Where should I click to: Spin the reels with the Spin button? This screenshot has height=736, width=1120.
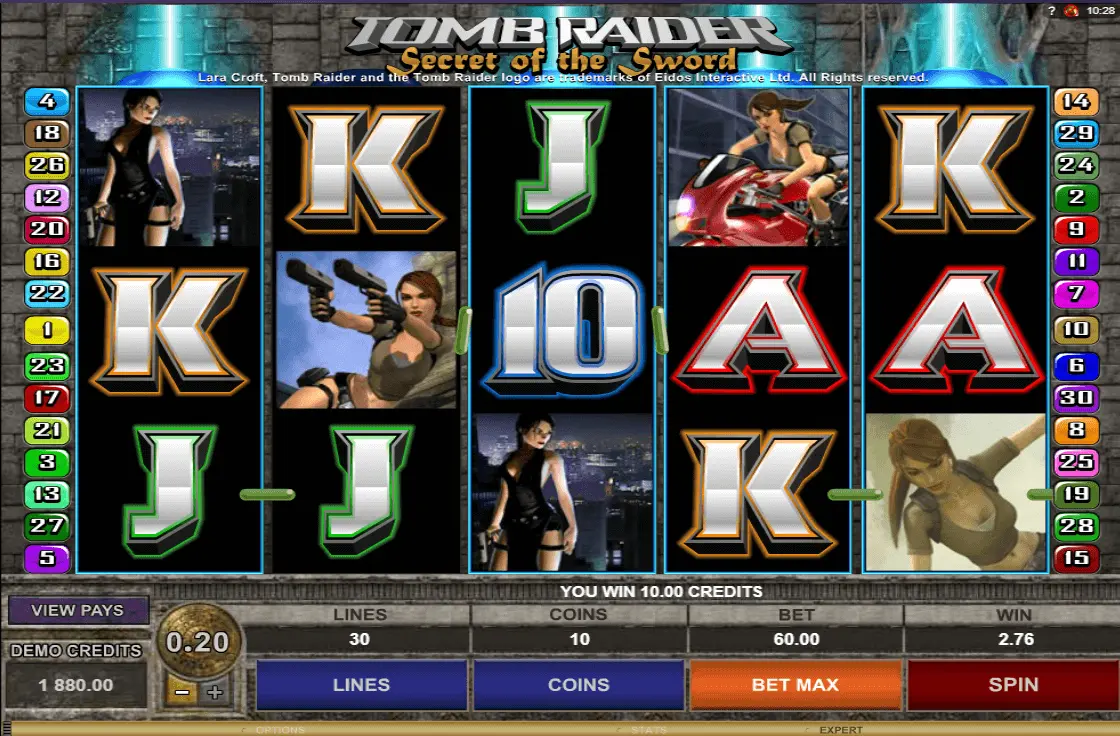(x=1012, y=685)
